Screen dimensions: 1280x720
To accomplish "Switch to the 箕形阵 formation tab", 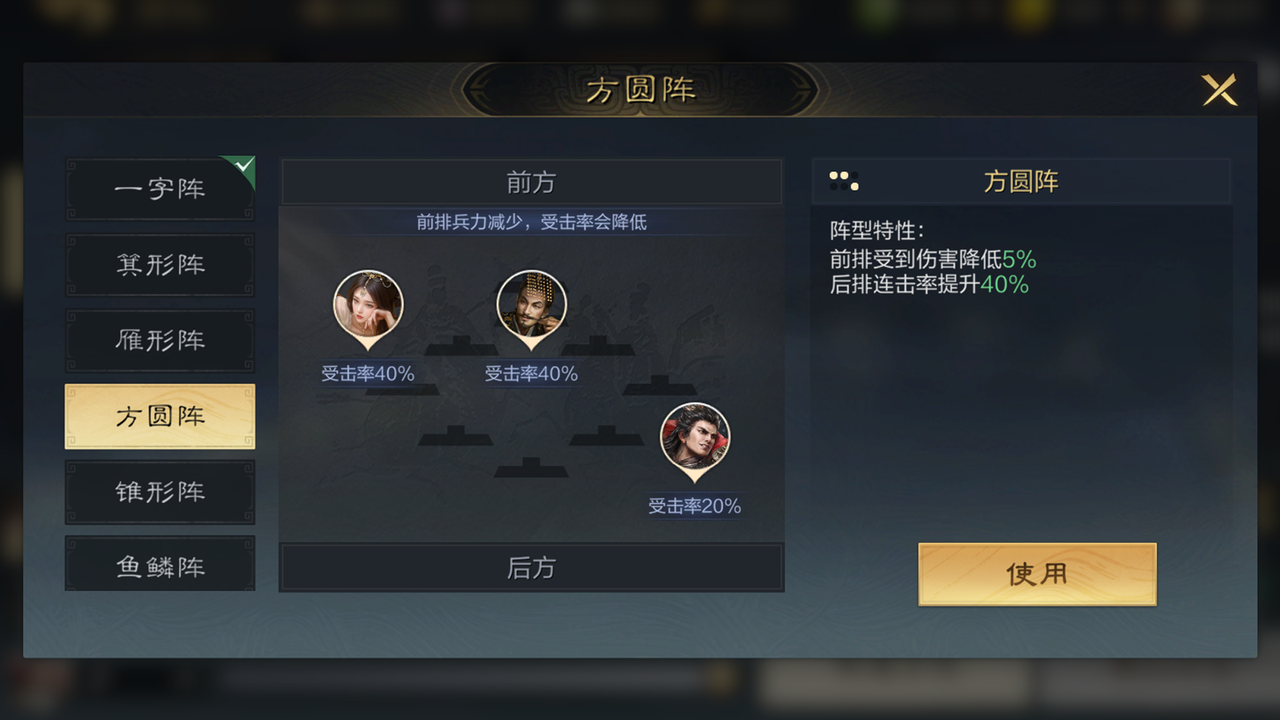I will tap(160, 264).
